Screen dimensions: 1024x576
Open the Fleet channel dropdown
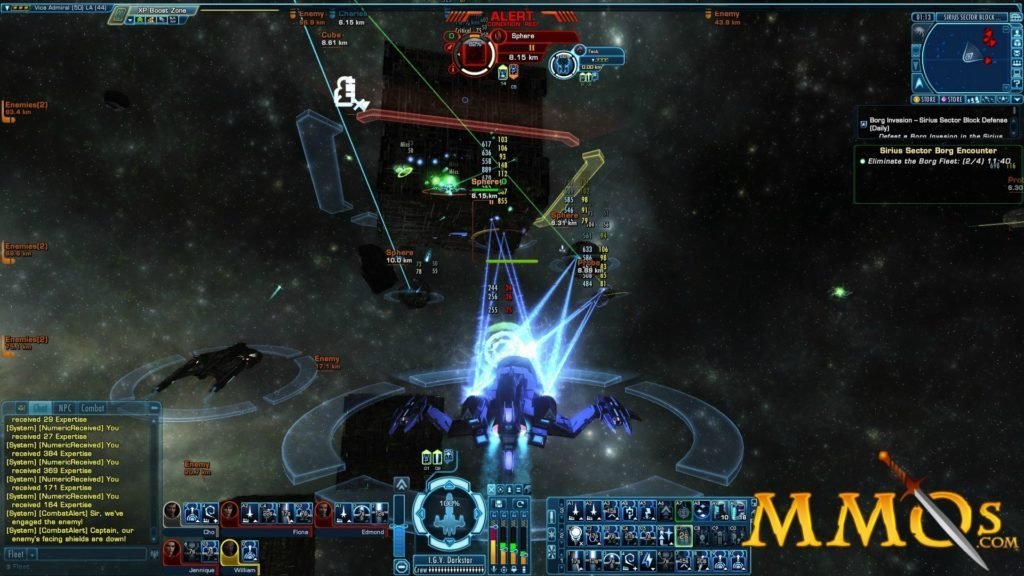pyautogui.click(x=18, y=553)
